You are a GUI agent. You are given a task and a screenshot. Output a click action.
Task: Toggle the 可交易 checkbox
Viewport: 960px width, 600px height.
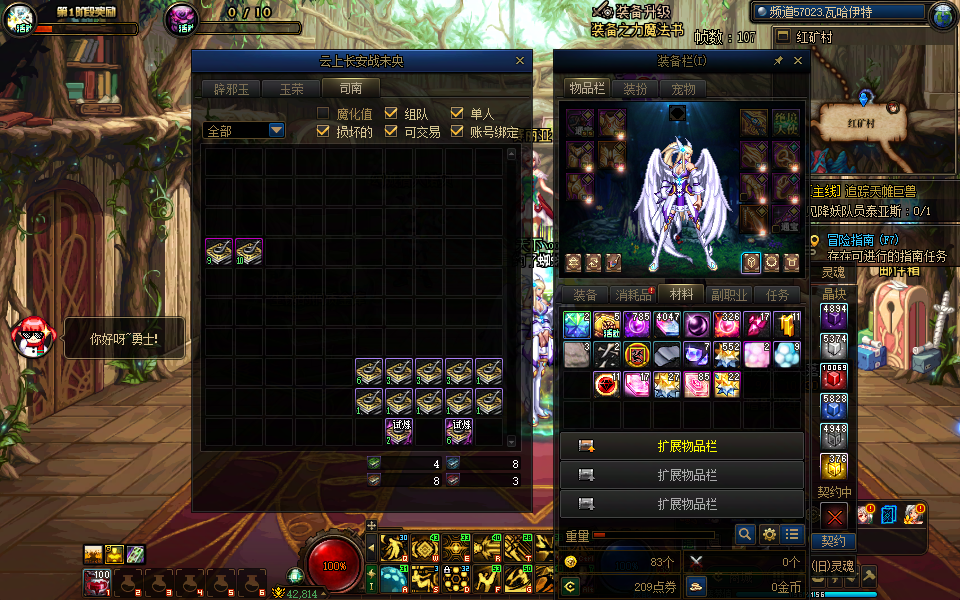(391, 132)
